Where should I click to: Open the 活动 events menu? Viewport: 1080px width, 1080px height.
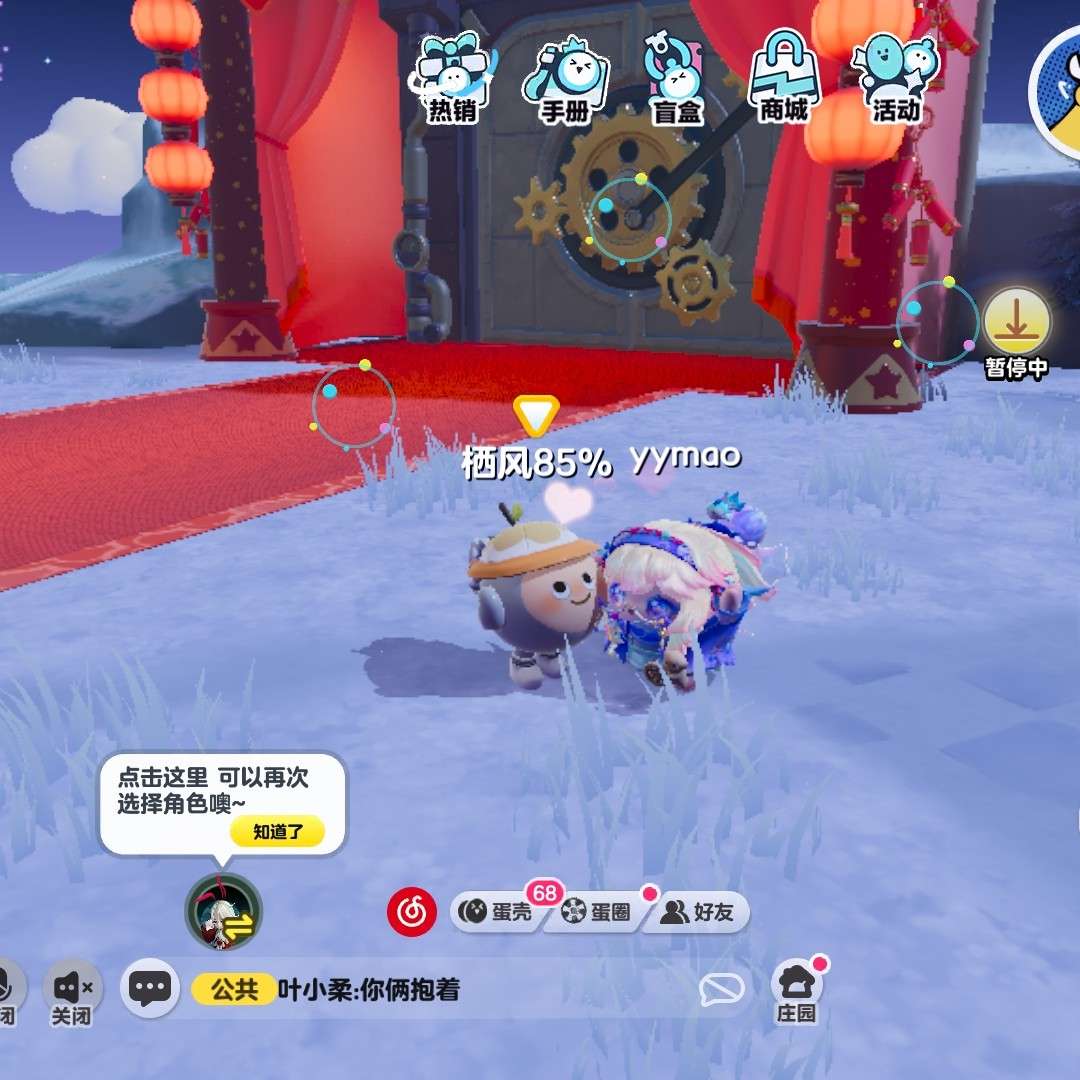tap(895, 80)
